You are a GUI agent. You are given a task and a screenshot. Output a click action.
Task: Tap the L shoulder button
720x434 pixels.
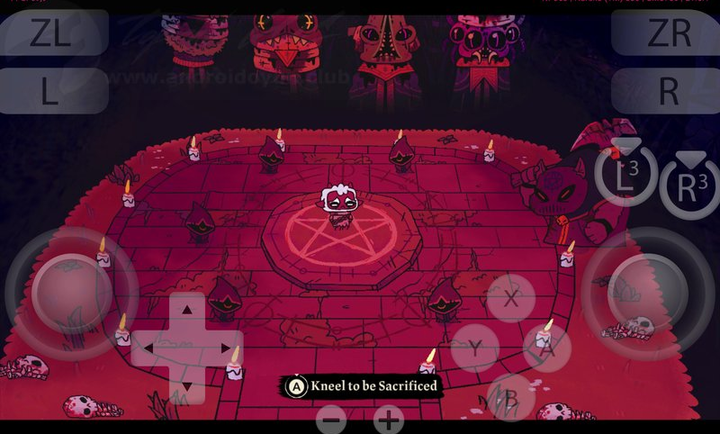(x=52, y=91)
